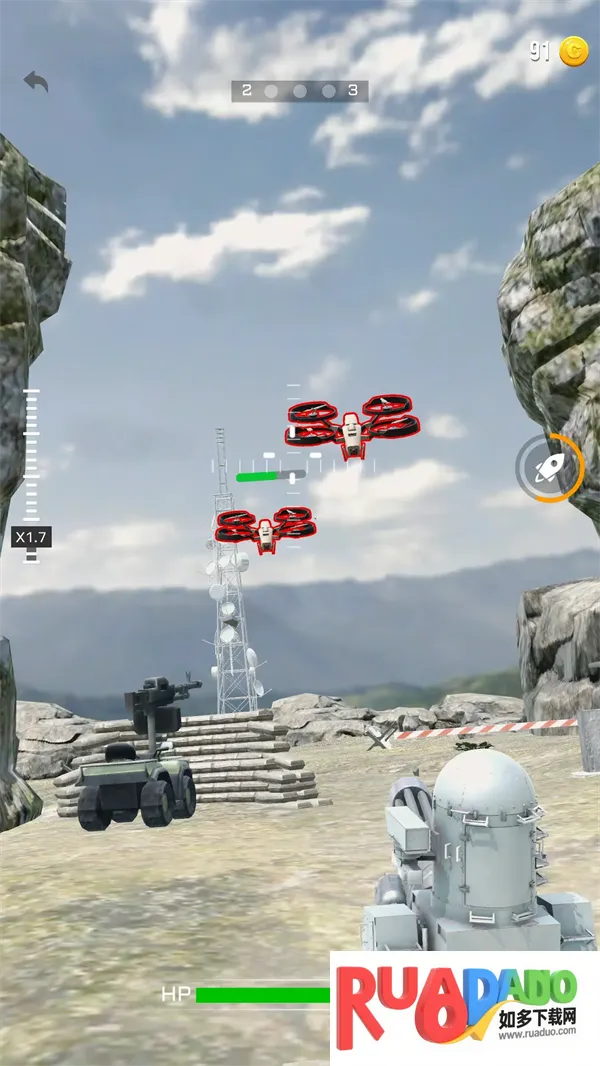Tap the back arrow button

point(36,82)
